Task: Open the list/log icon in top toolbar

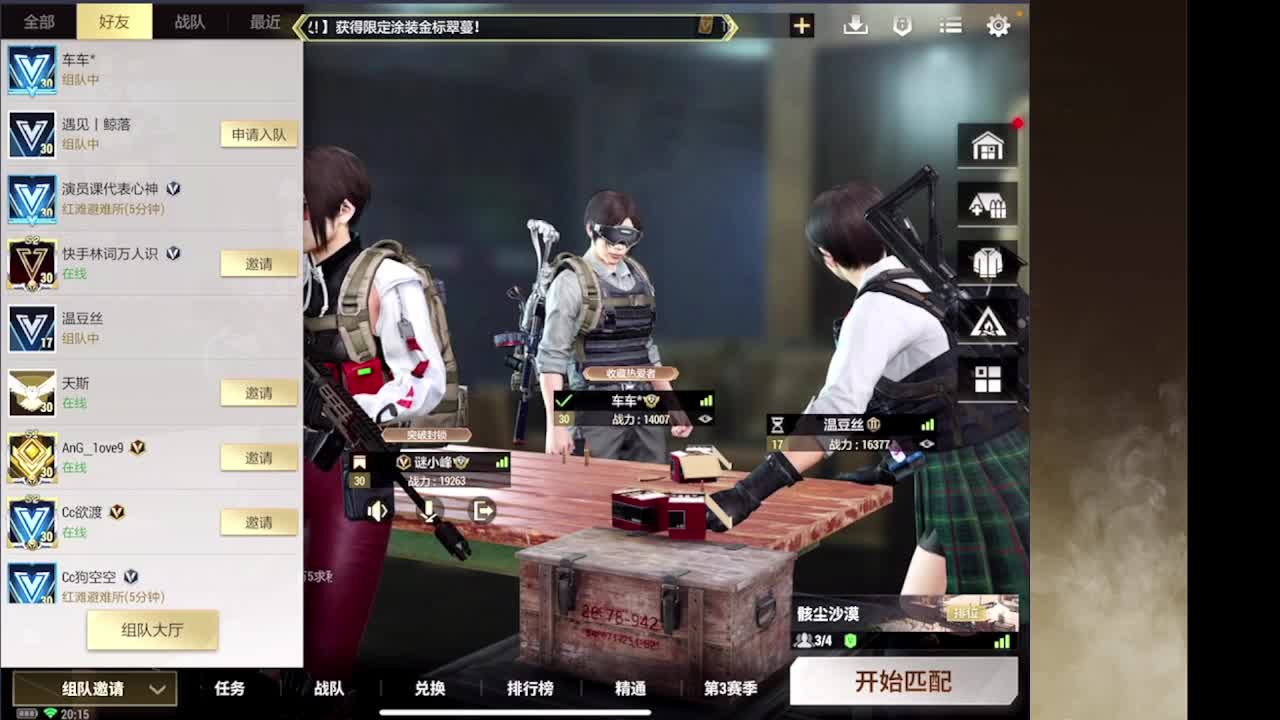Action: click(949, 25)
